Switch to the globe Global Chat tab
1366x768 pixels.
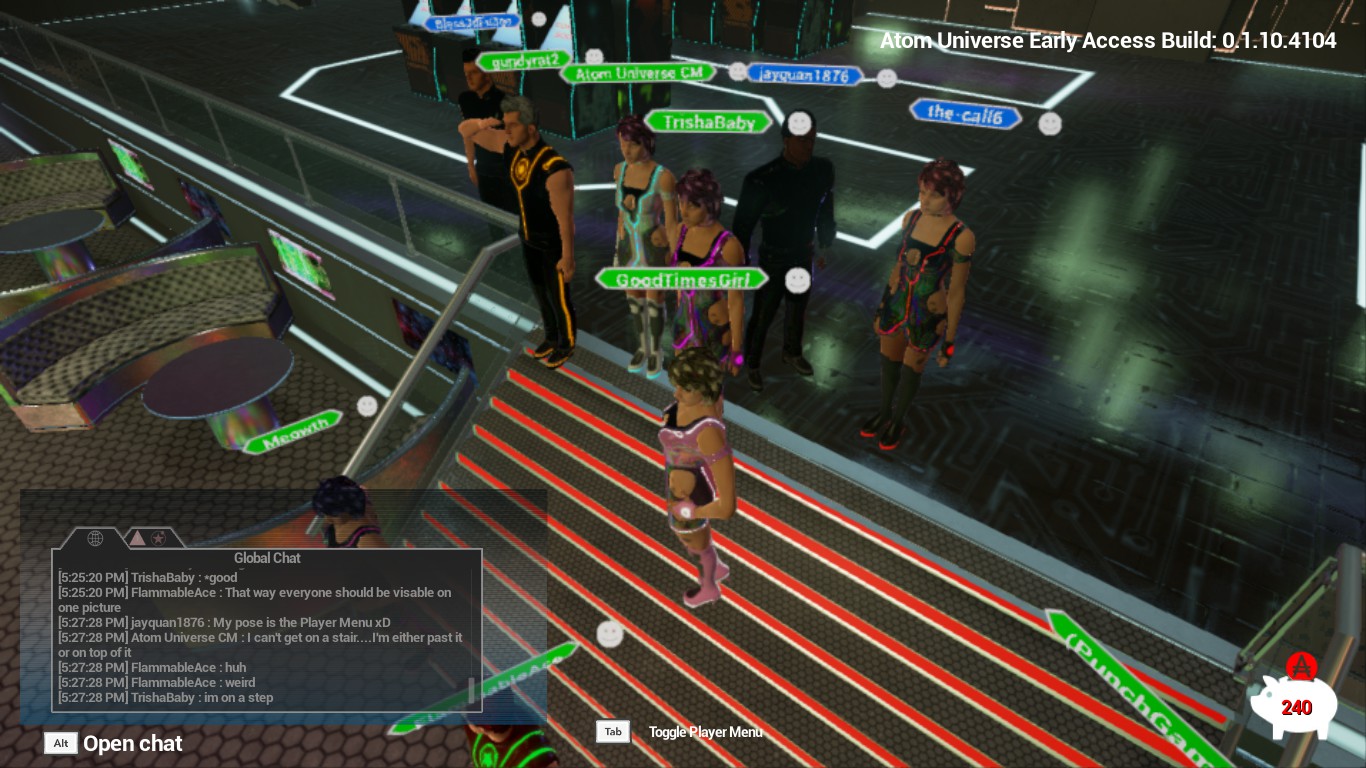click(x=95, y=539)
